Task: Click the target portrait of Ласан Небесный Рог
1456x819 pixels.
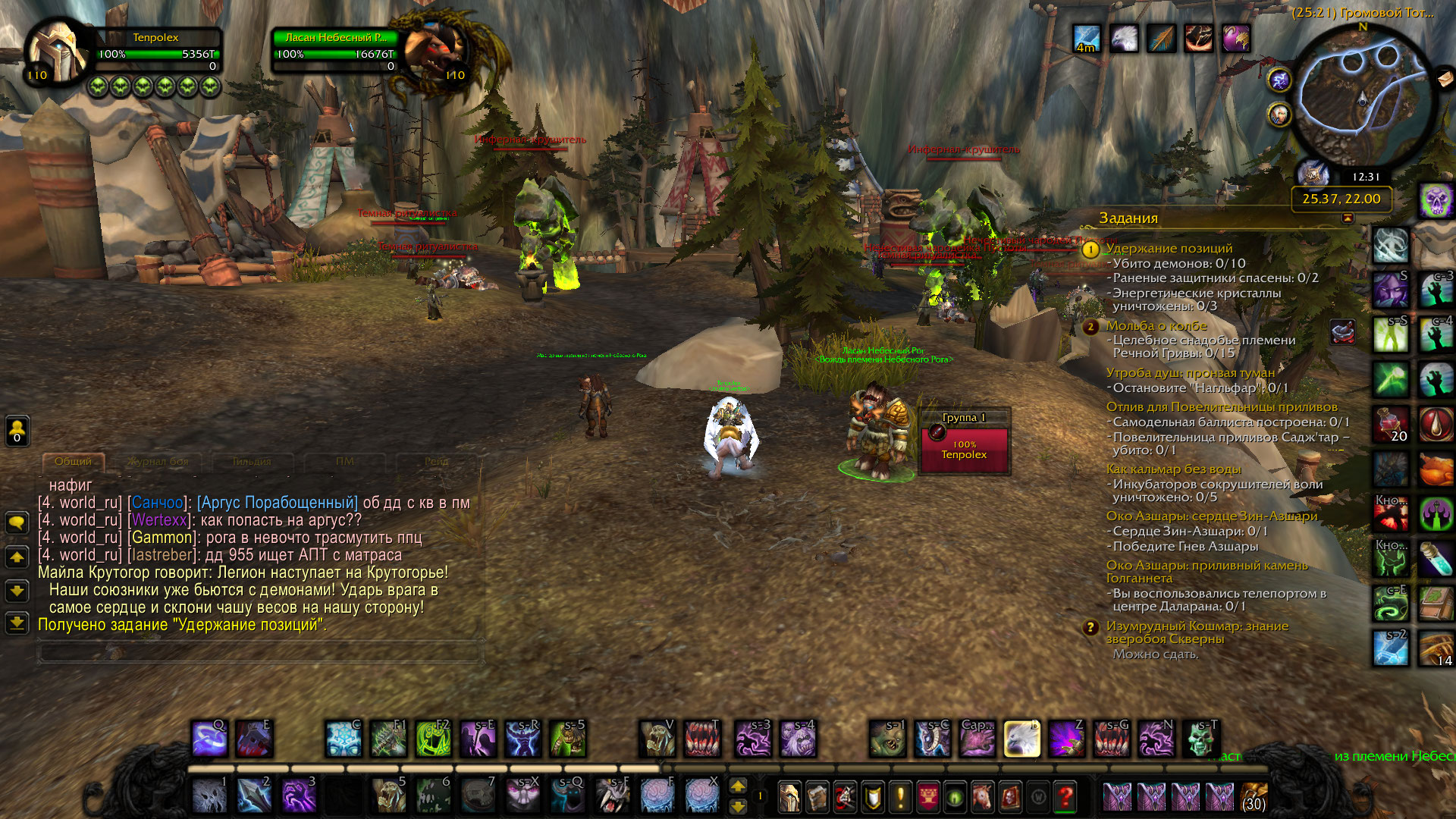Action: (436, 52)
